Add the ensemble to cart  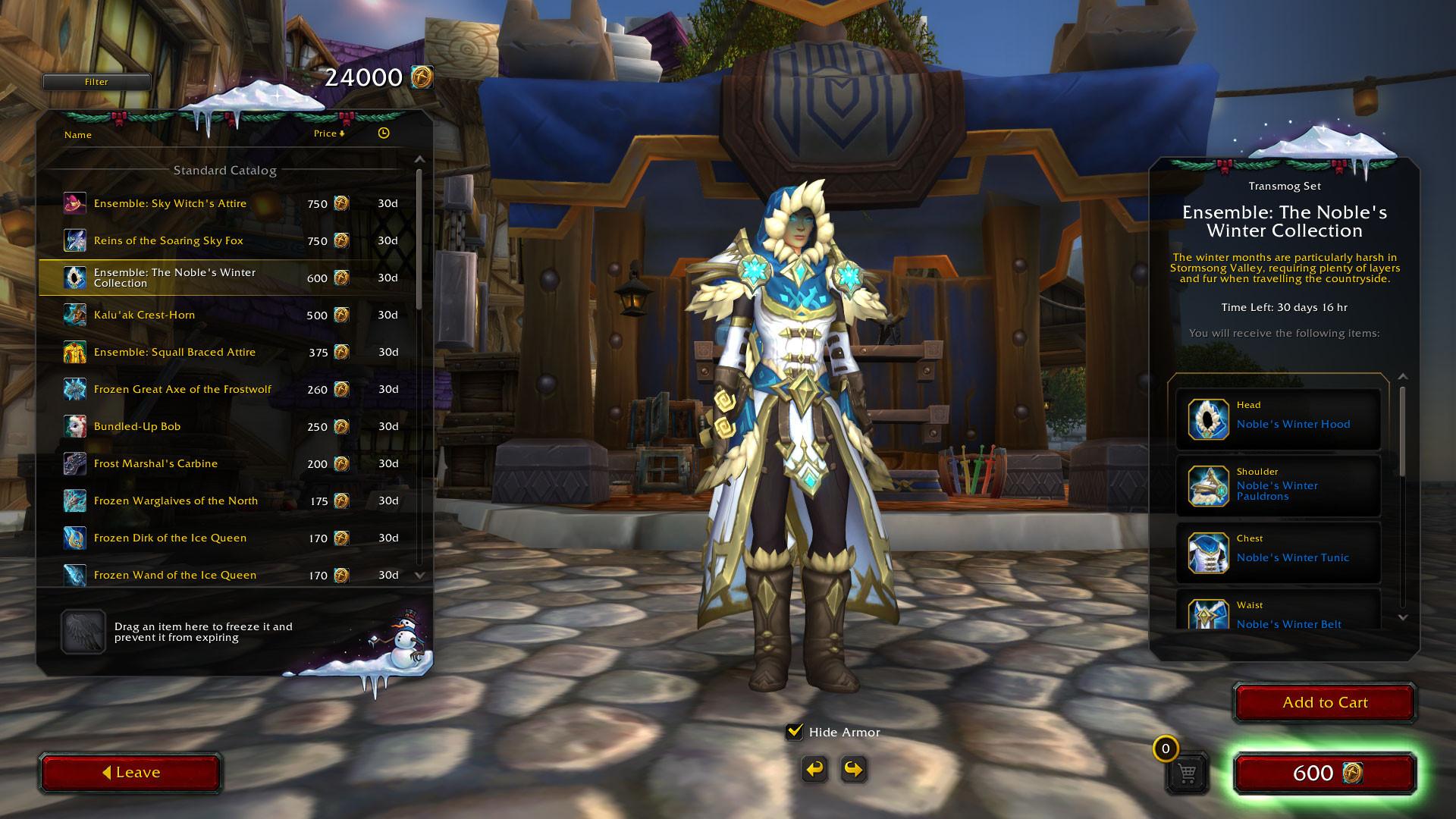click(1324, 702)
